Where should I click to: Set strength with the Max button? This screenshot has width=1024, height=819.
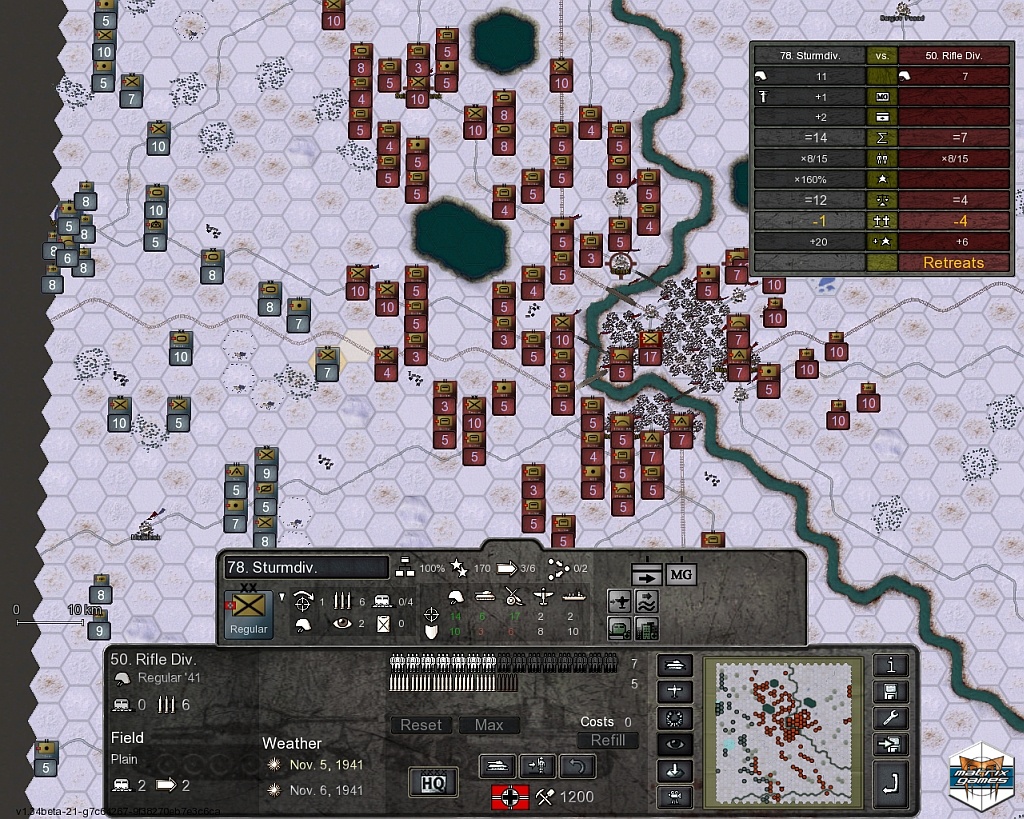[x=489, y=725]
